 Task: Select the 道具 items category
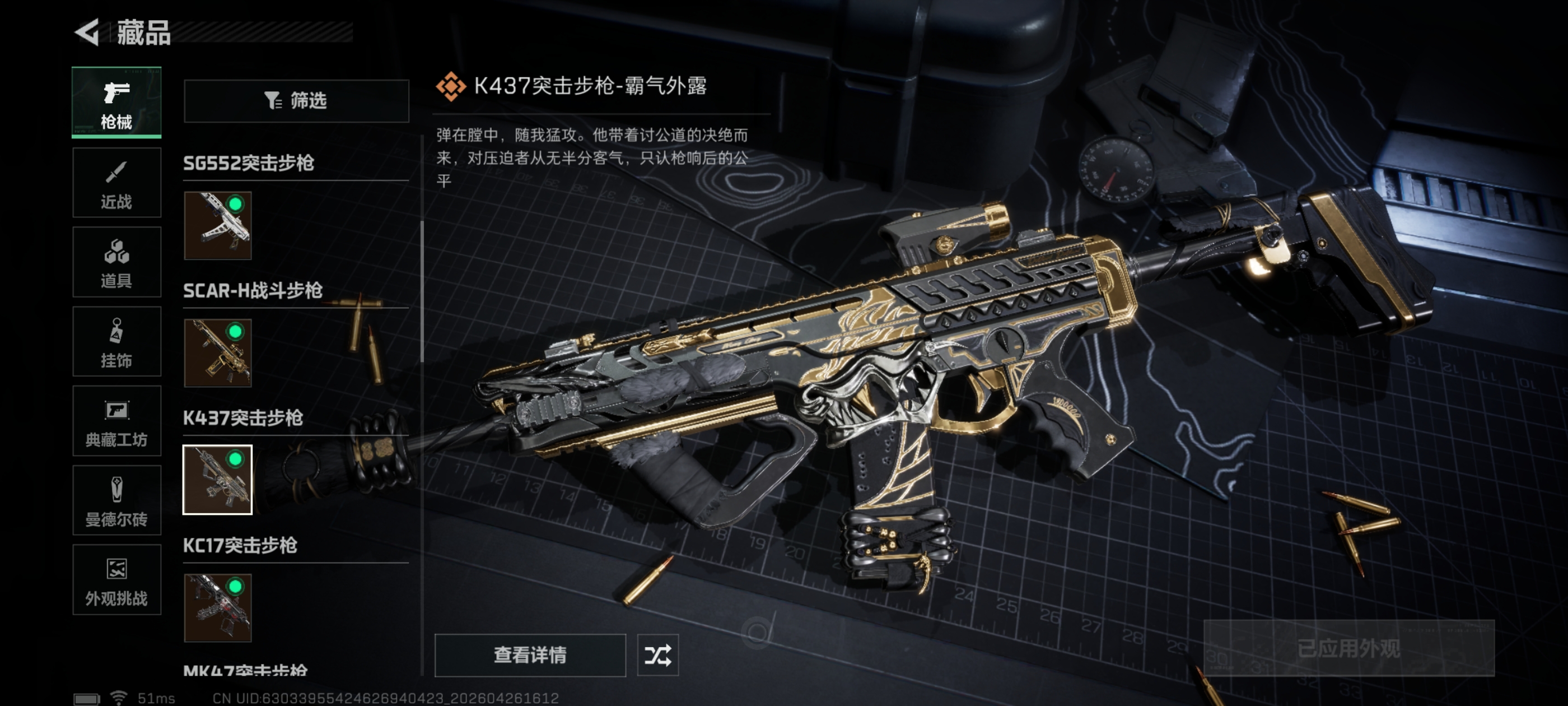116,262
